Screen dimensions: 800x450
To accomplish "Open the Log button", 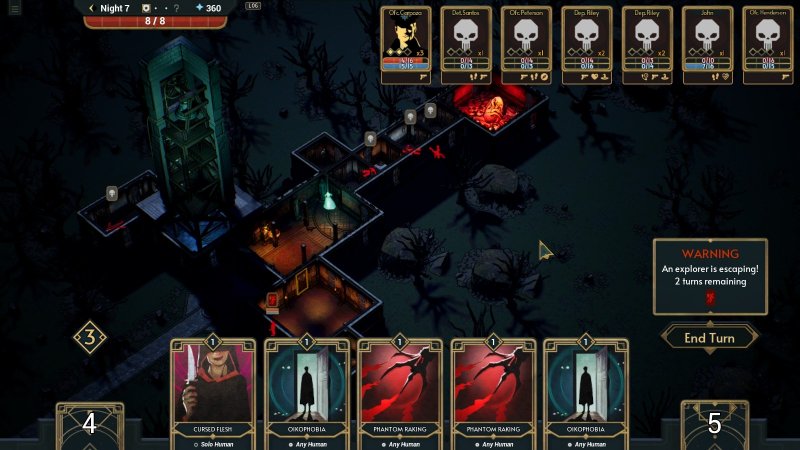I will 252,6.
